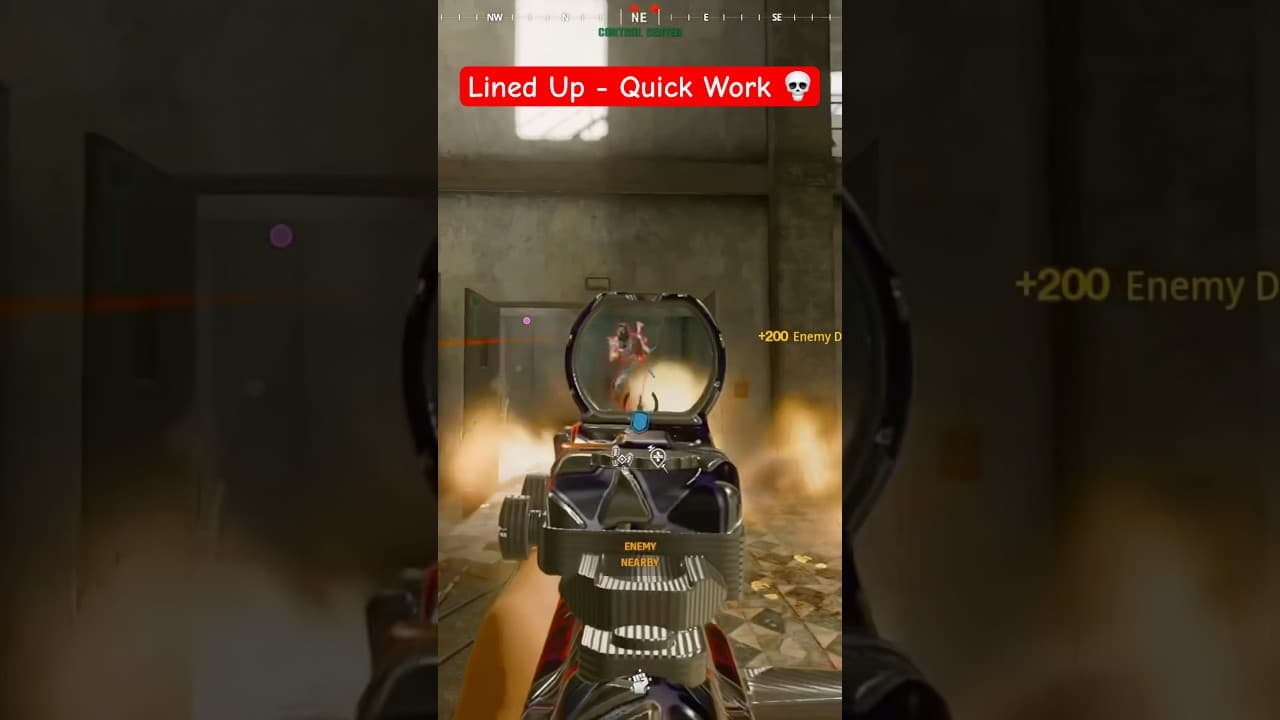Click the SE label on the compass bar
The height and width of the screenshot is (720, 1280).
(778, 16)
